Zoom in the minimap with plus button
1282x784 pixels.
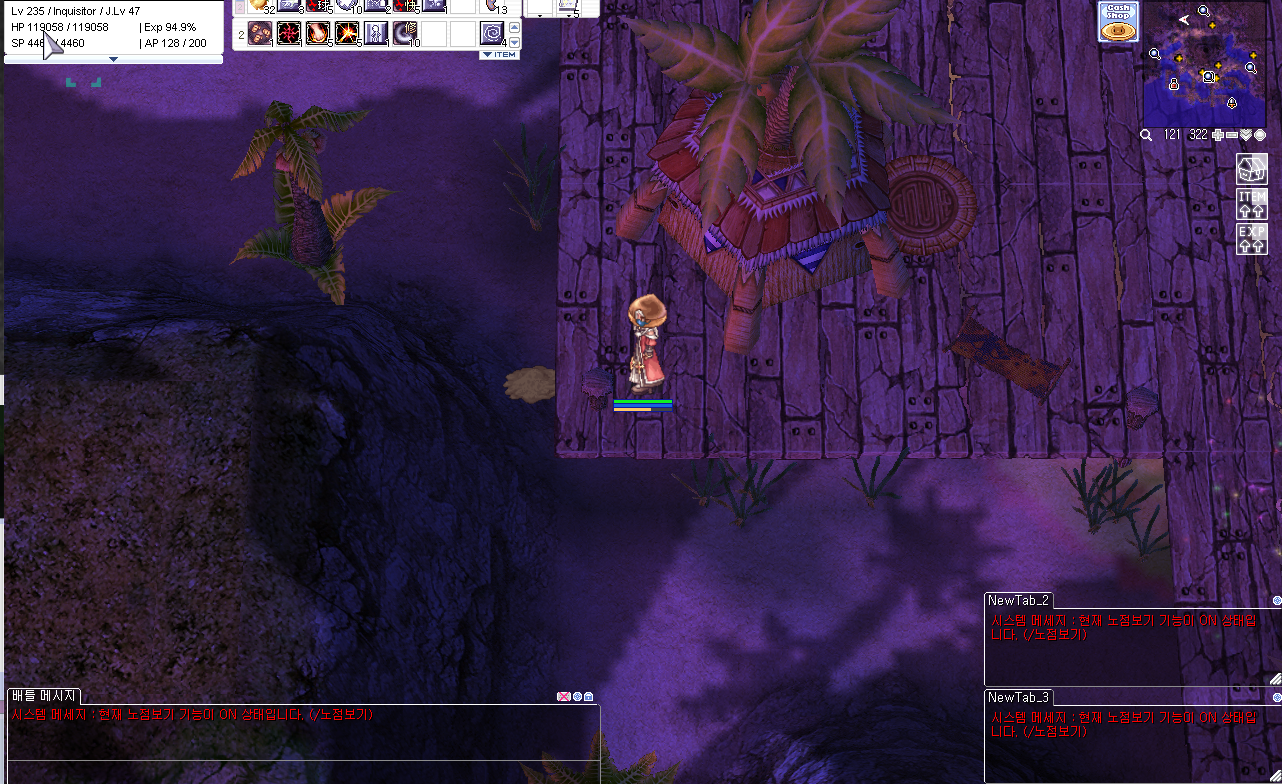(x=1218, y=135)
